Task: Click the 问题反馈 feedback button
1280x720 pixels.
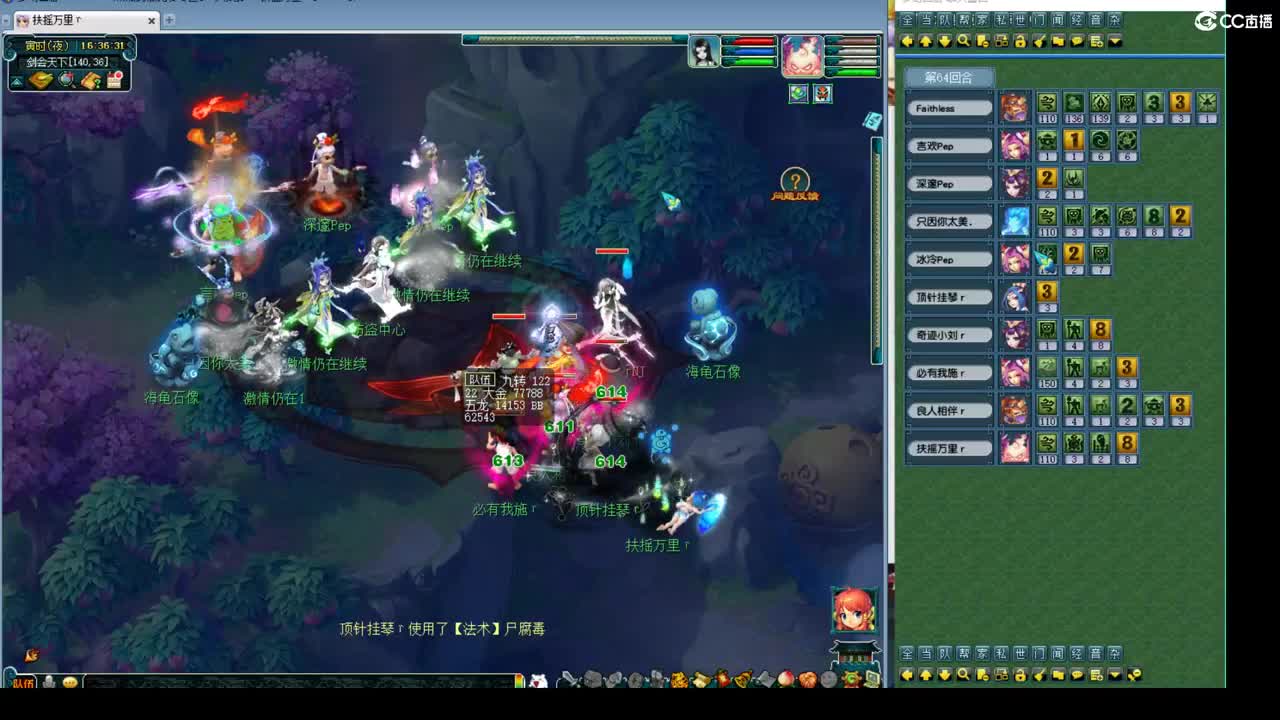Action: point(793,183)
